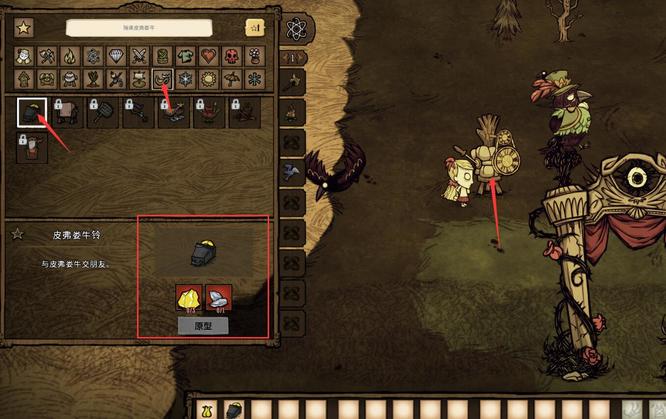Open the umbrella rain gear filter
666x419 pixels.
231,78
